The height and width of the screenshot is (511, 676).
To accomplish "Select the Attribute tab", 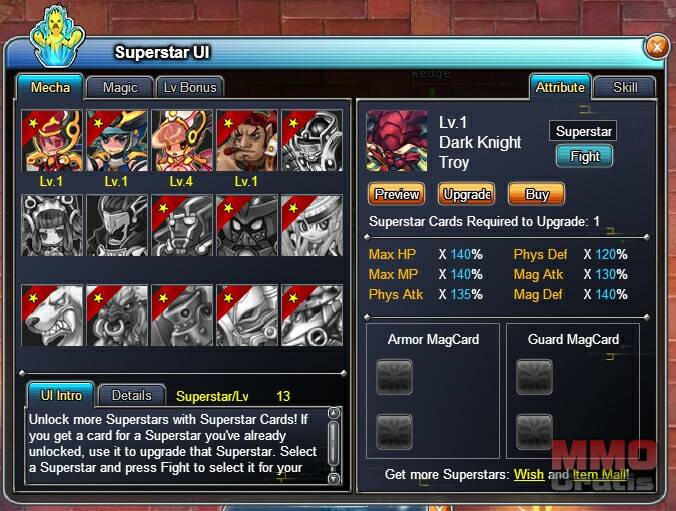I will click(560, 87).
